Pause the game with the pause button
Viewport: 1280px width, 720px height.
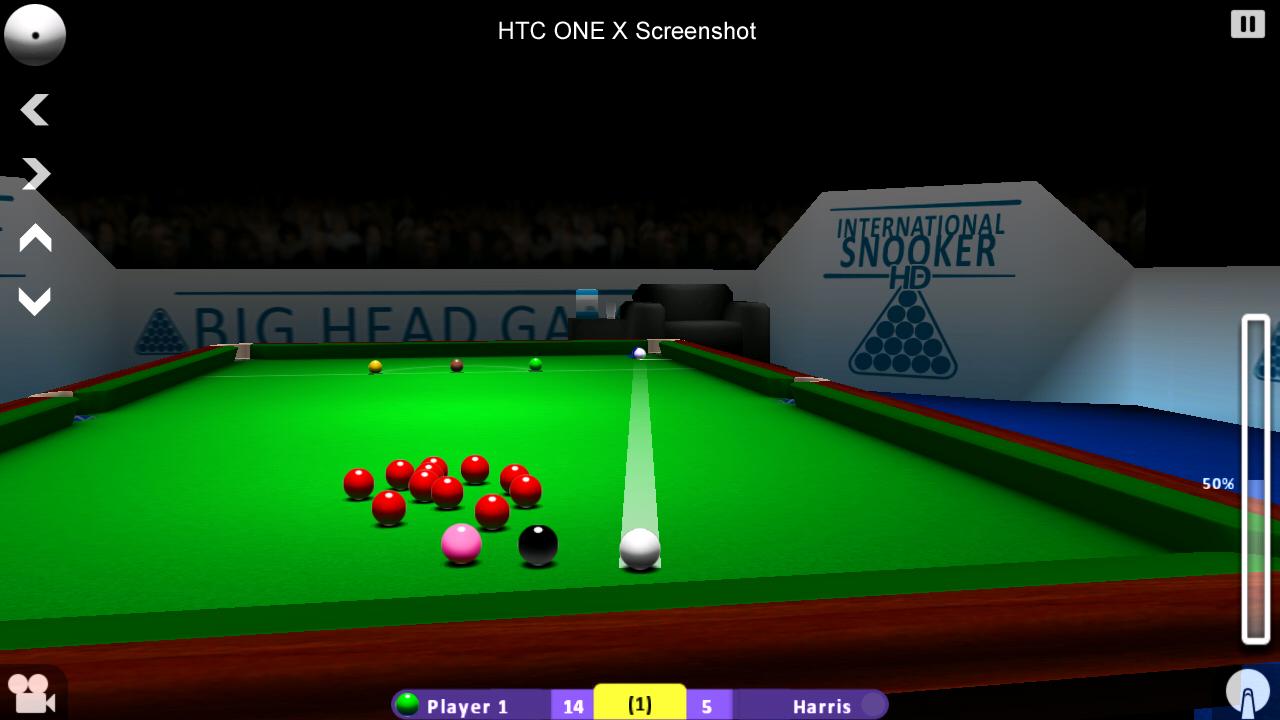1247,24
